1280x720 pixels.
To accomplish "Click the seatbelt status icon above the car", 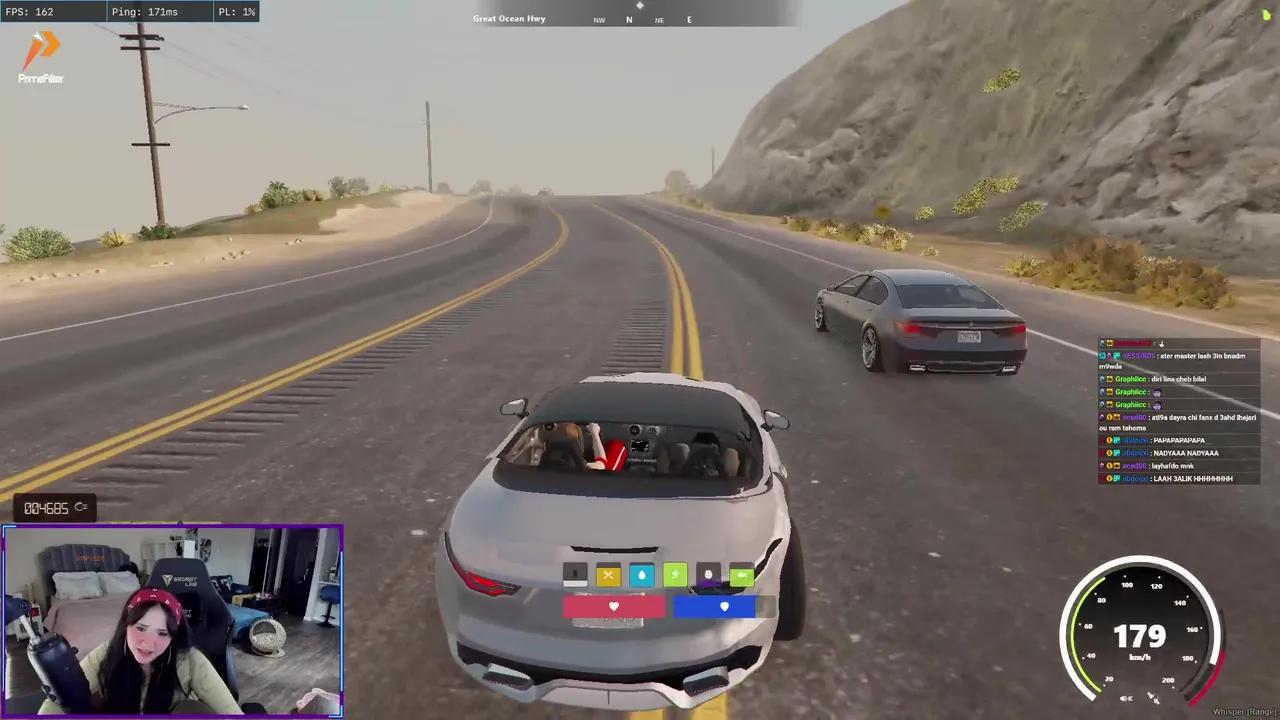I will pyautogui.click(x=575, y=574).
